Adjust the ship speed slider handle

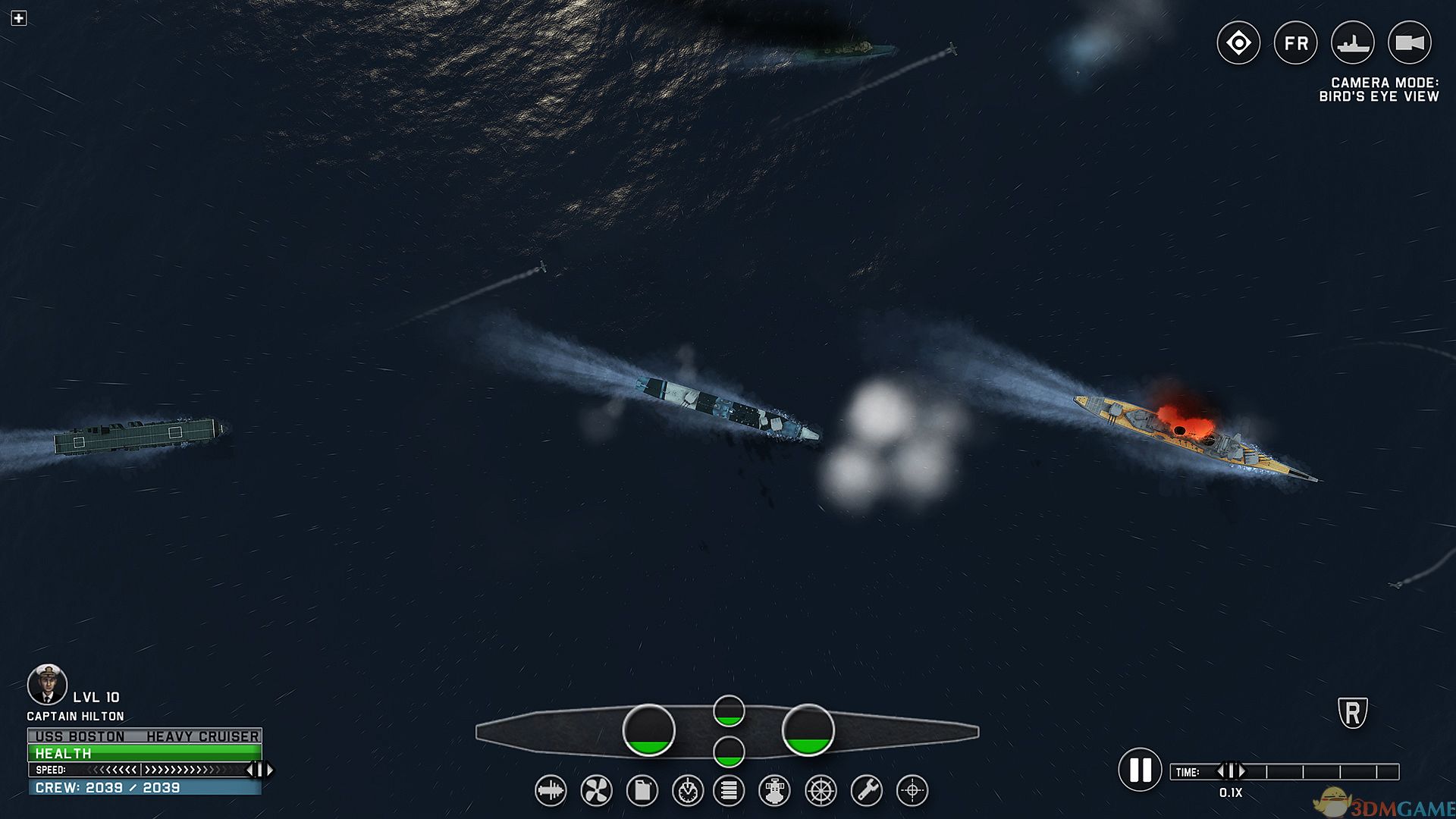click(x=259, y=770)
